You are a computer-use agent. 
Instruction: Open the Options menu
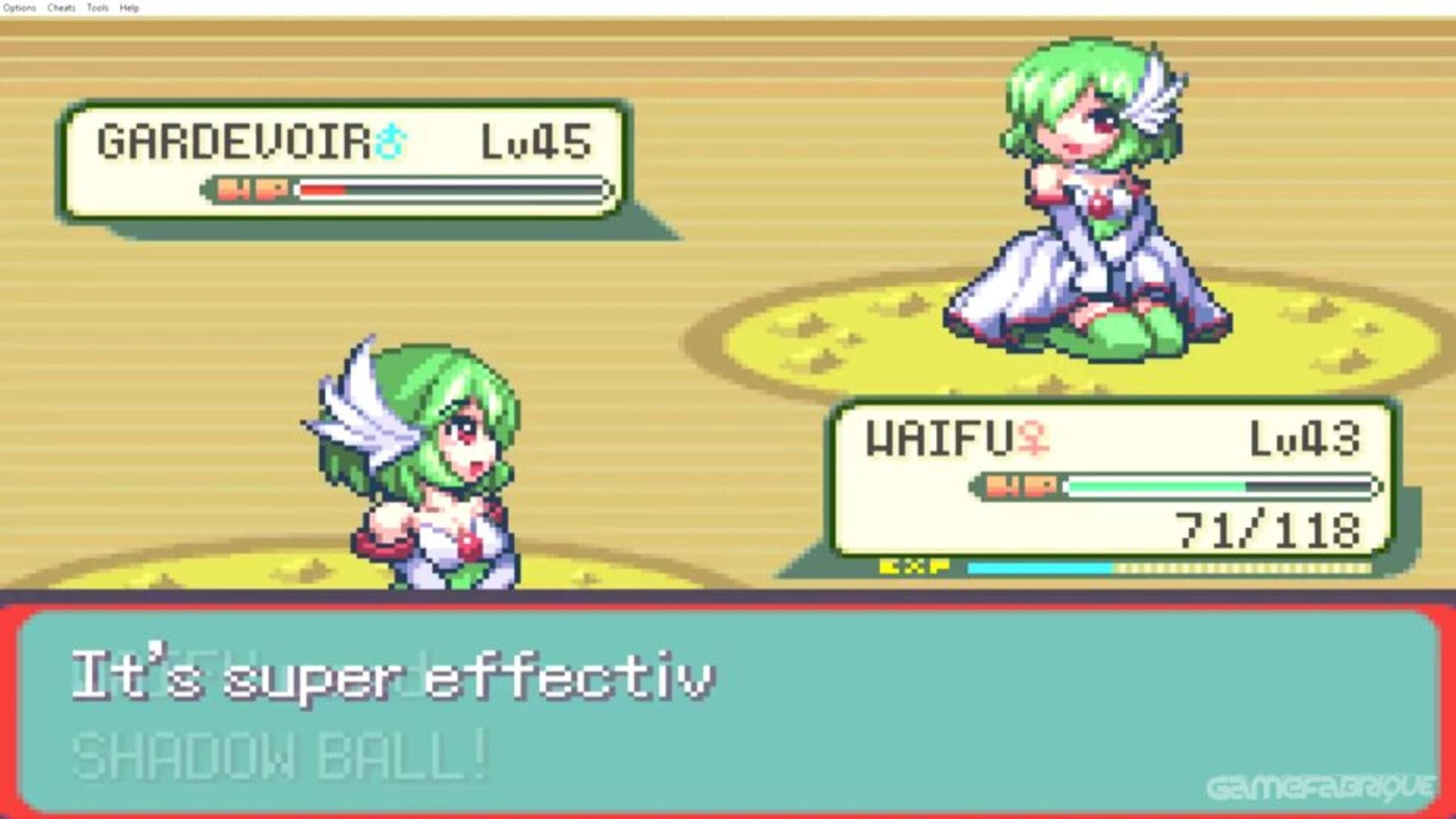point(20,7)
